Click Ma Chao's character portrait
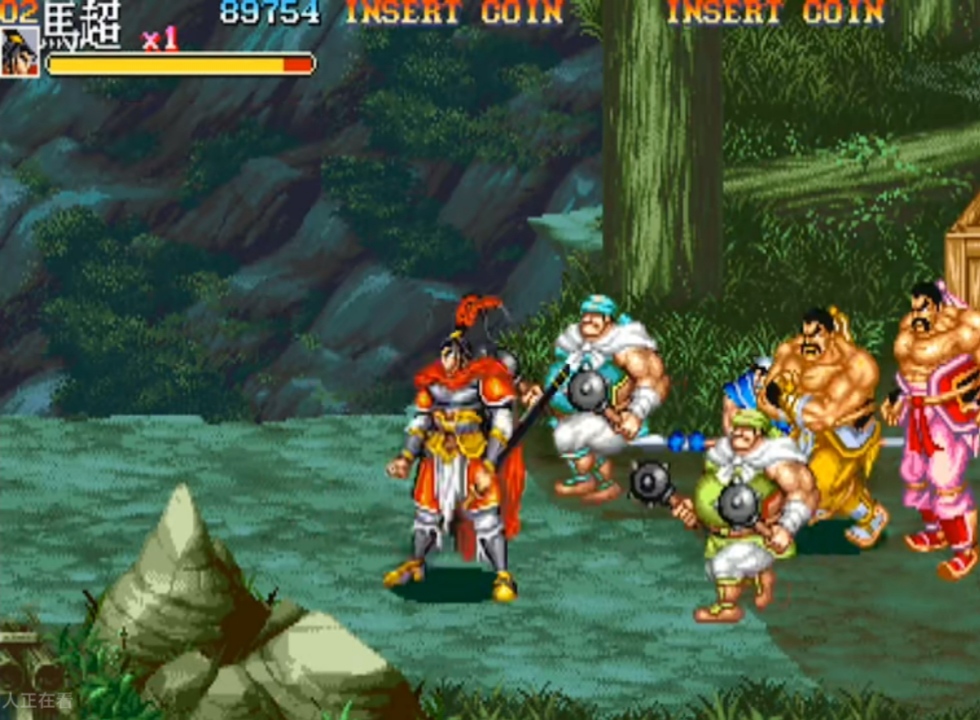The image size is (980, 720). click(20, 52)
